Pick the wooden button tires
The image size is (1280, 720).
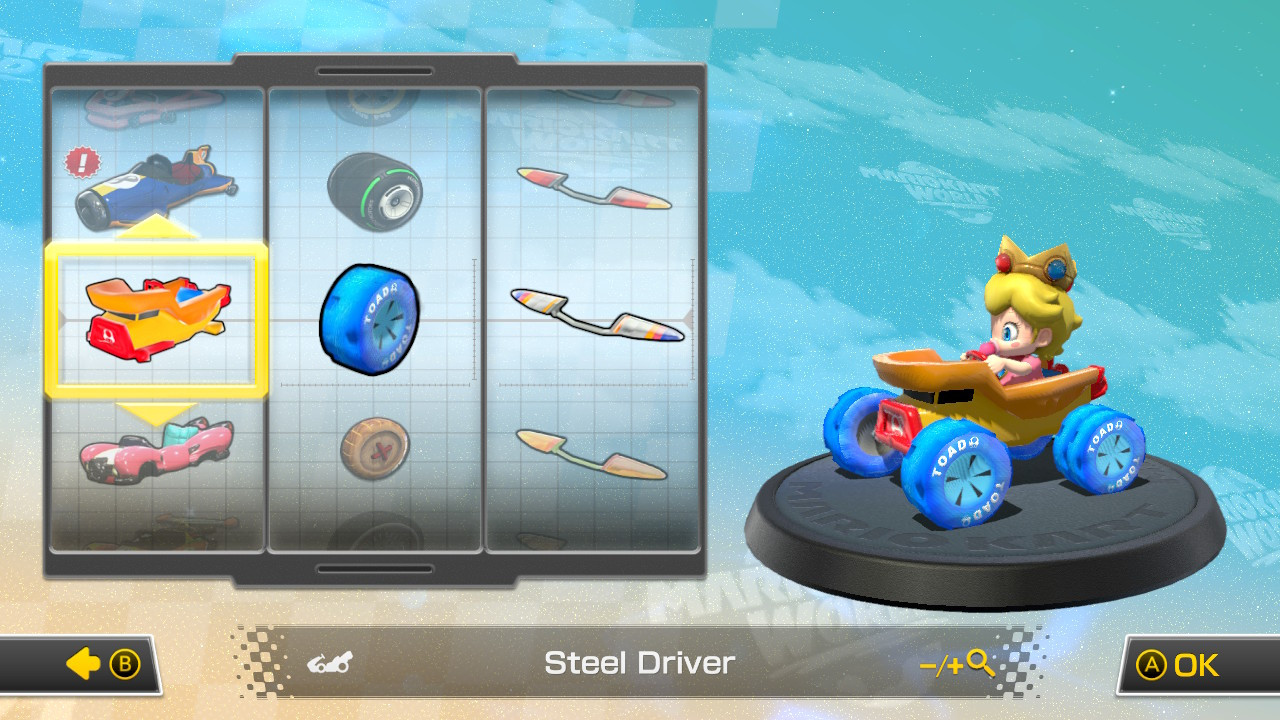375,445
